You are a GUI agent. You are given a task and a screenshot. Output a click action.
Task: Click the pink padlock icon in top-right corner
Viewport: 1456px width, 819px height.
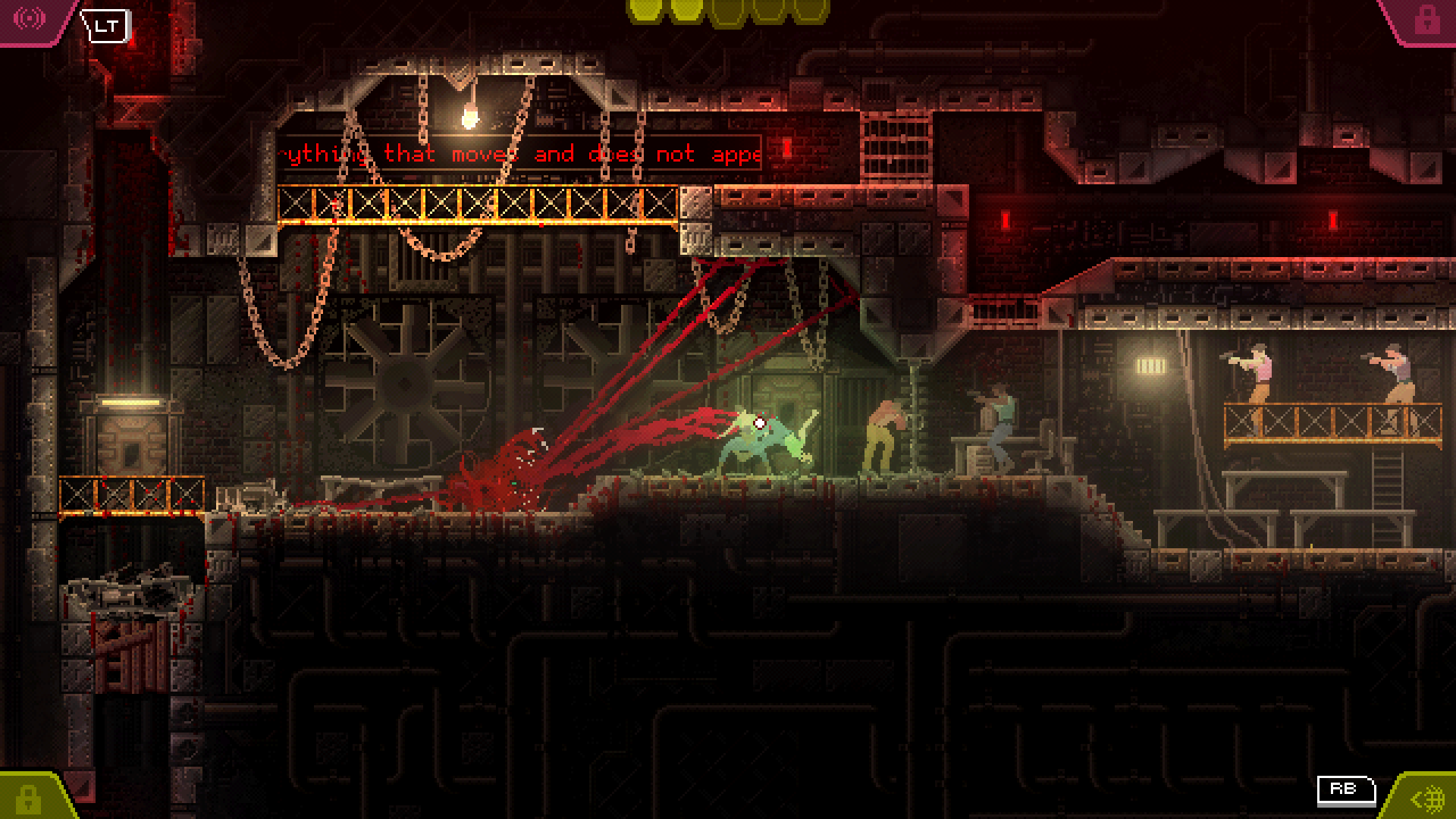click(1429, 19)
